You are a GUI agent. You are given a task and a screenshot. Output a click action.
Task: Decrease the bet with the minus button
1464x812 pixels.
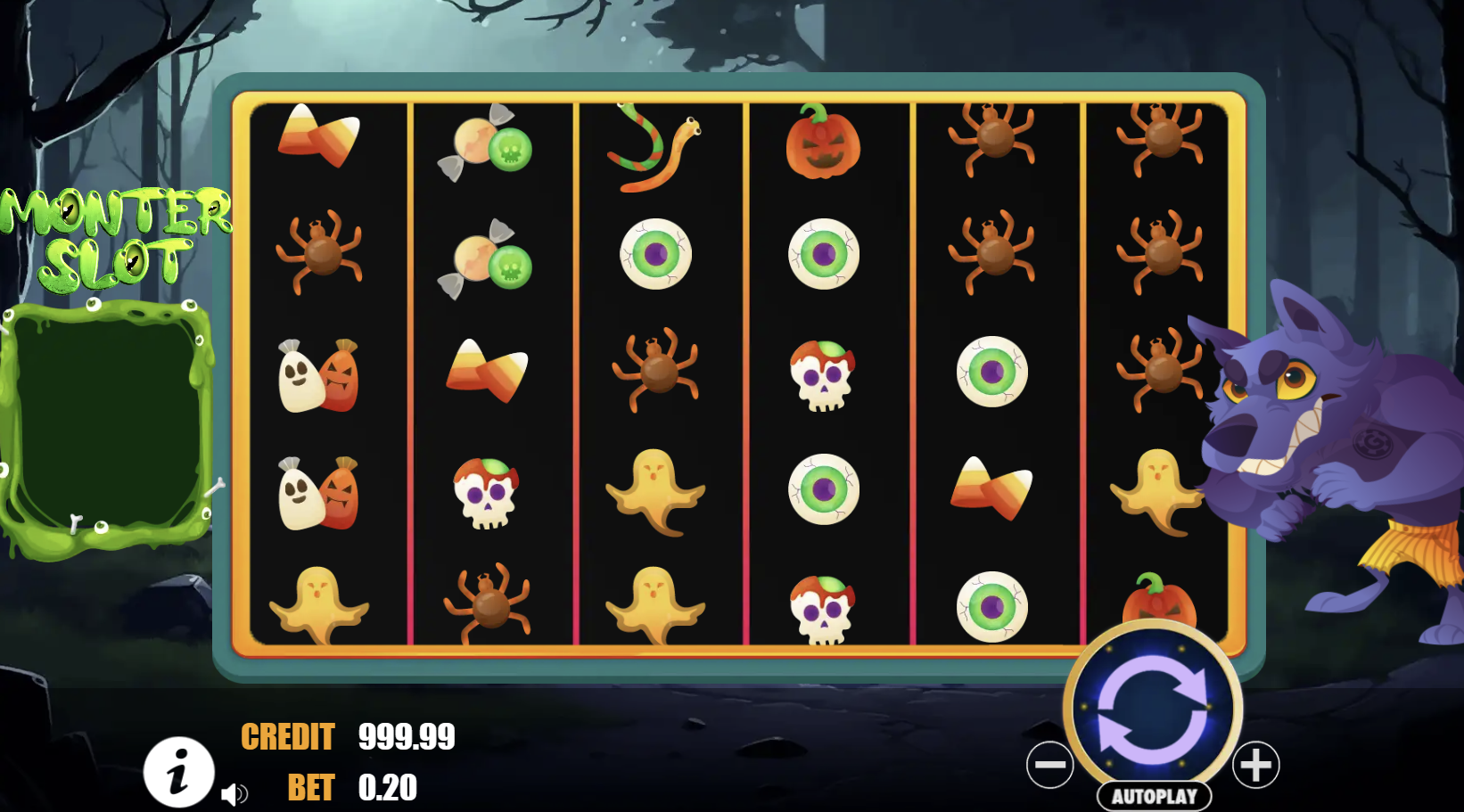point(1049,765)
